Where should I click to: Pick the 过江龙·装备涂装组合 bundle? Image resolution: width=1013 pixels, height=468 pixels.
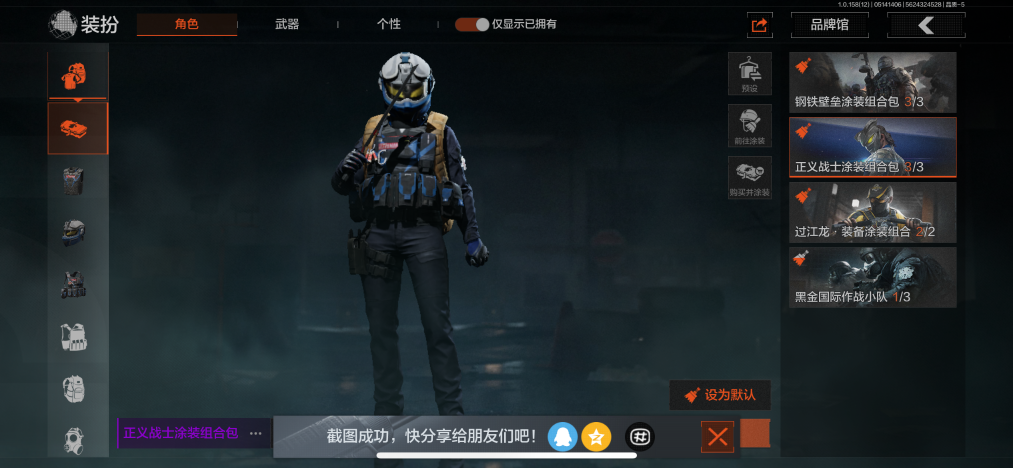(872, 212)
